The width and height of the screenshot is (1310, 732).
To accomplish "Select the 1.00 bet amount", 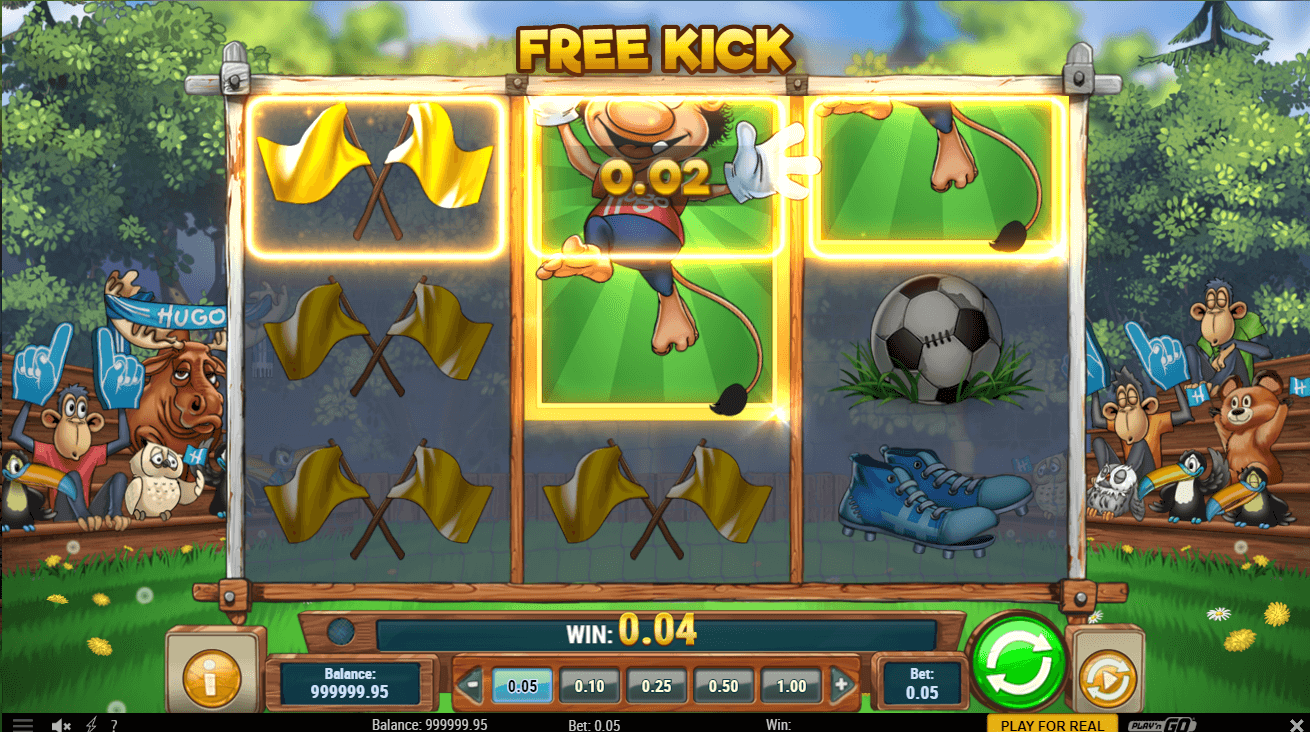I will point(791,686).
